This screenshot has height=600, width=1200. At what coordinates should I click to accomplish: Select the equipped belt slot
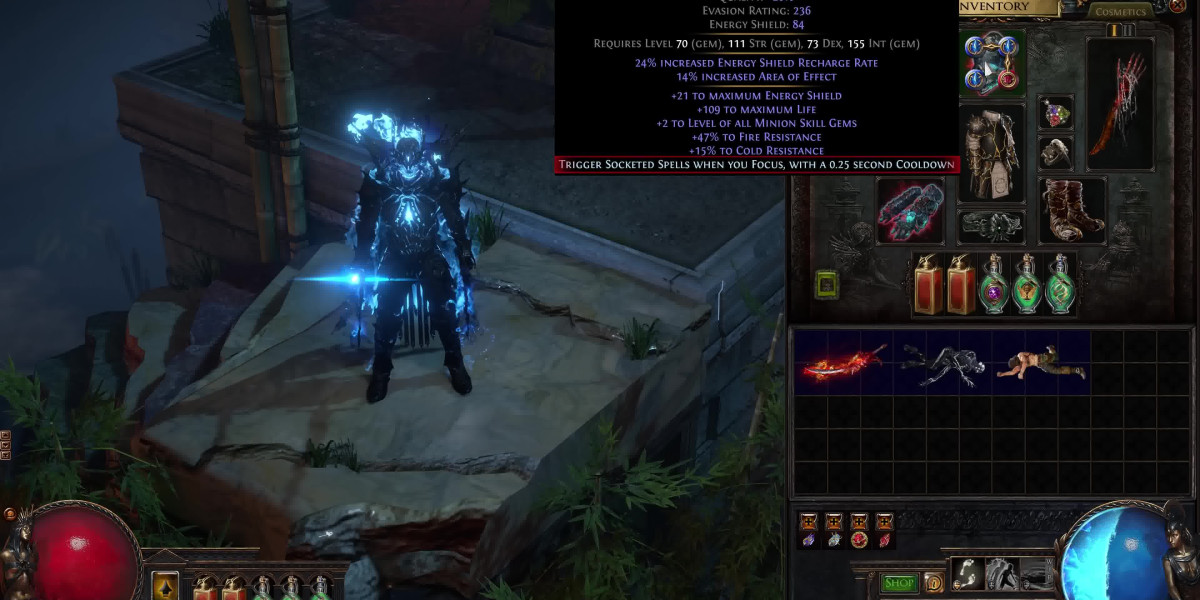tap(991, 226)
